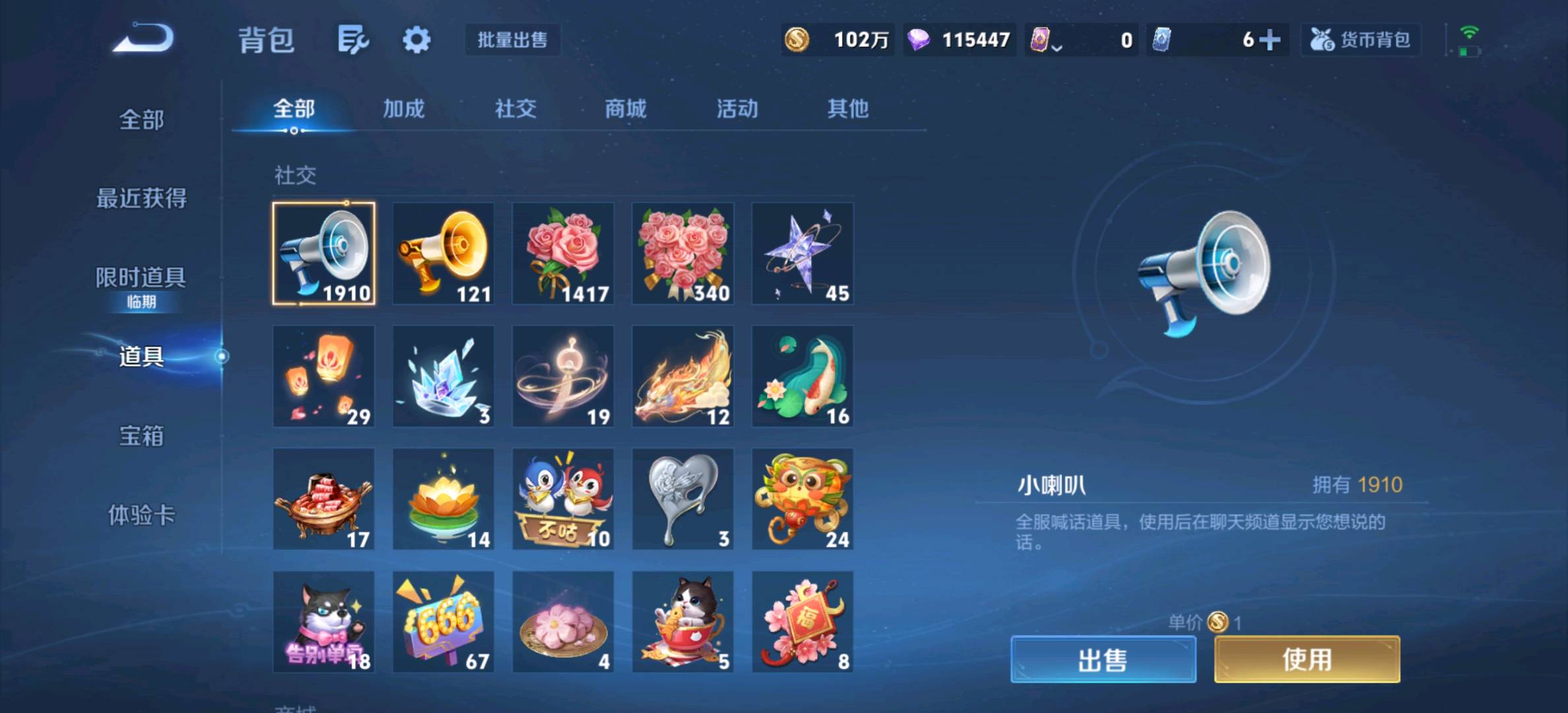1568x713 pixels.
Task: Open 宝箱 in the left sidebar
Action: point(143,436)
